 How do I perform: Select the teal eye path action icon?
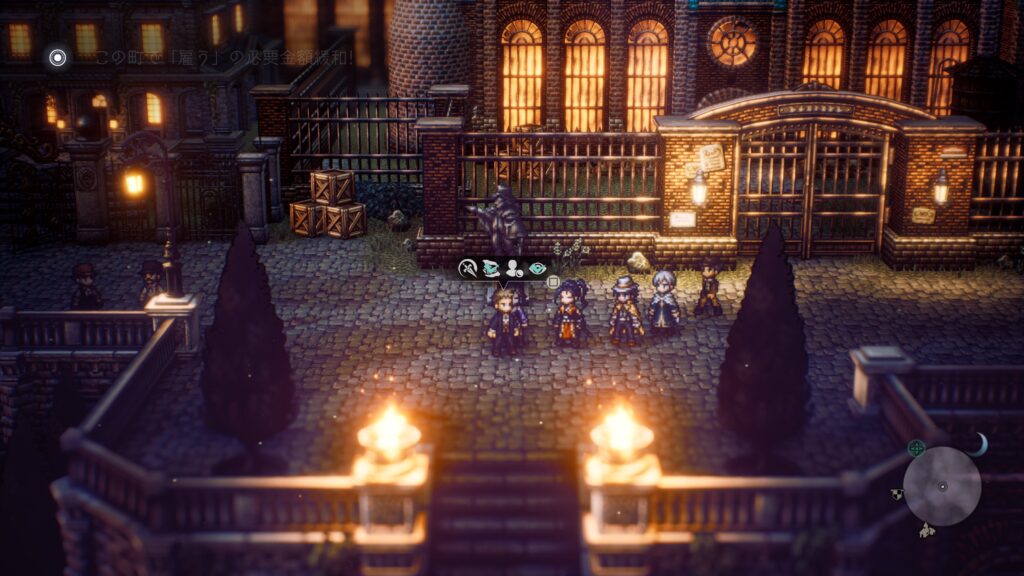point(538,268)
